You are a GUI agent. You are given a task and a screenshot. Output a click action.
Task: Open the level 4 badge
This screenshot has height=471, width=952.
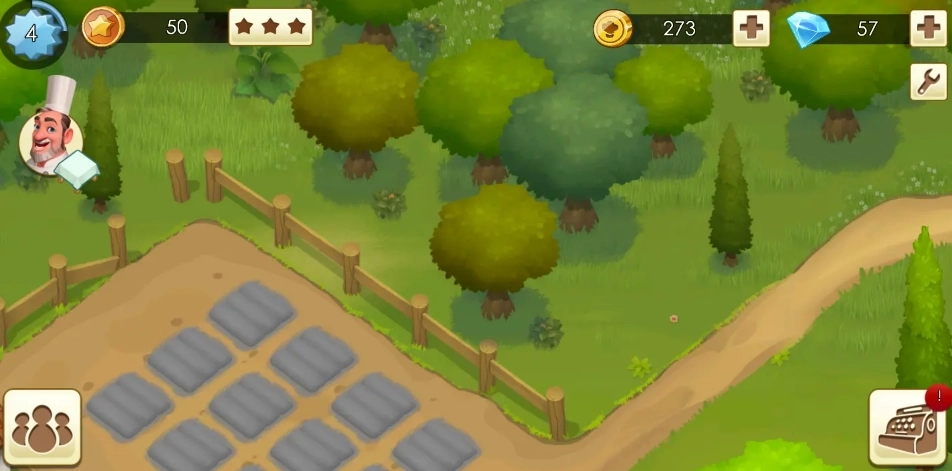(31, 32)
